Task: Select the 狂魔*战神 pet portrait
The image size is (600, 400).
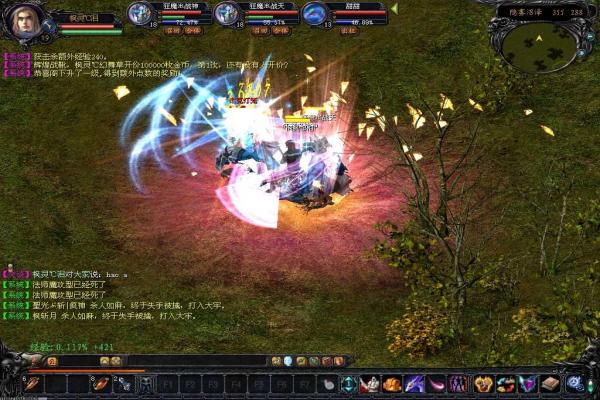Action: (x=141, y=14)
